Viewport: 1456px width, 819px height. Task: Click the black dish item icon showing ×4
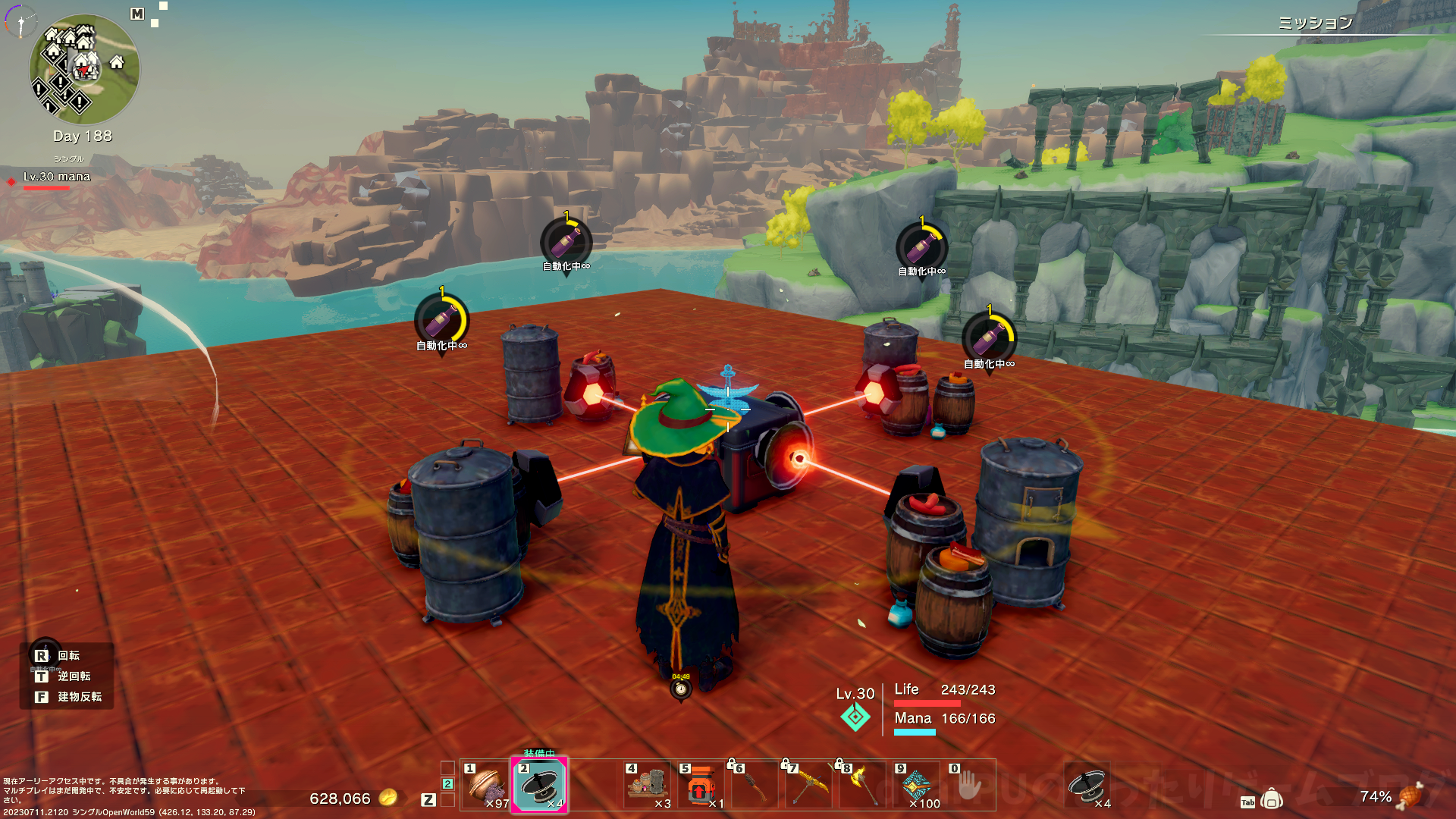click(1087, 786)
